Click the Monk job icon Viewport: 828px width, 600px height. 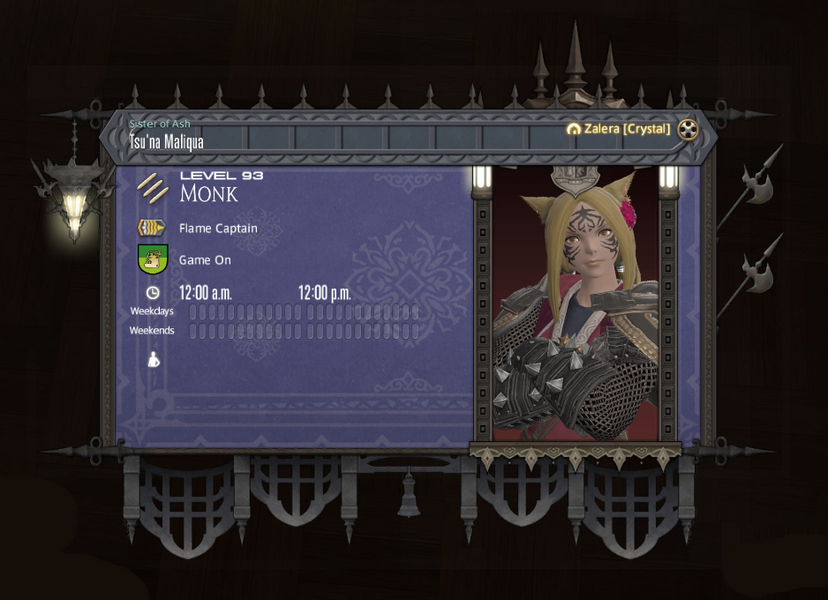tap(153, 187)
